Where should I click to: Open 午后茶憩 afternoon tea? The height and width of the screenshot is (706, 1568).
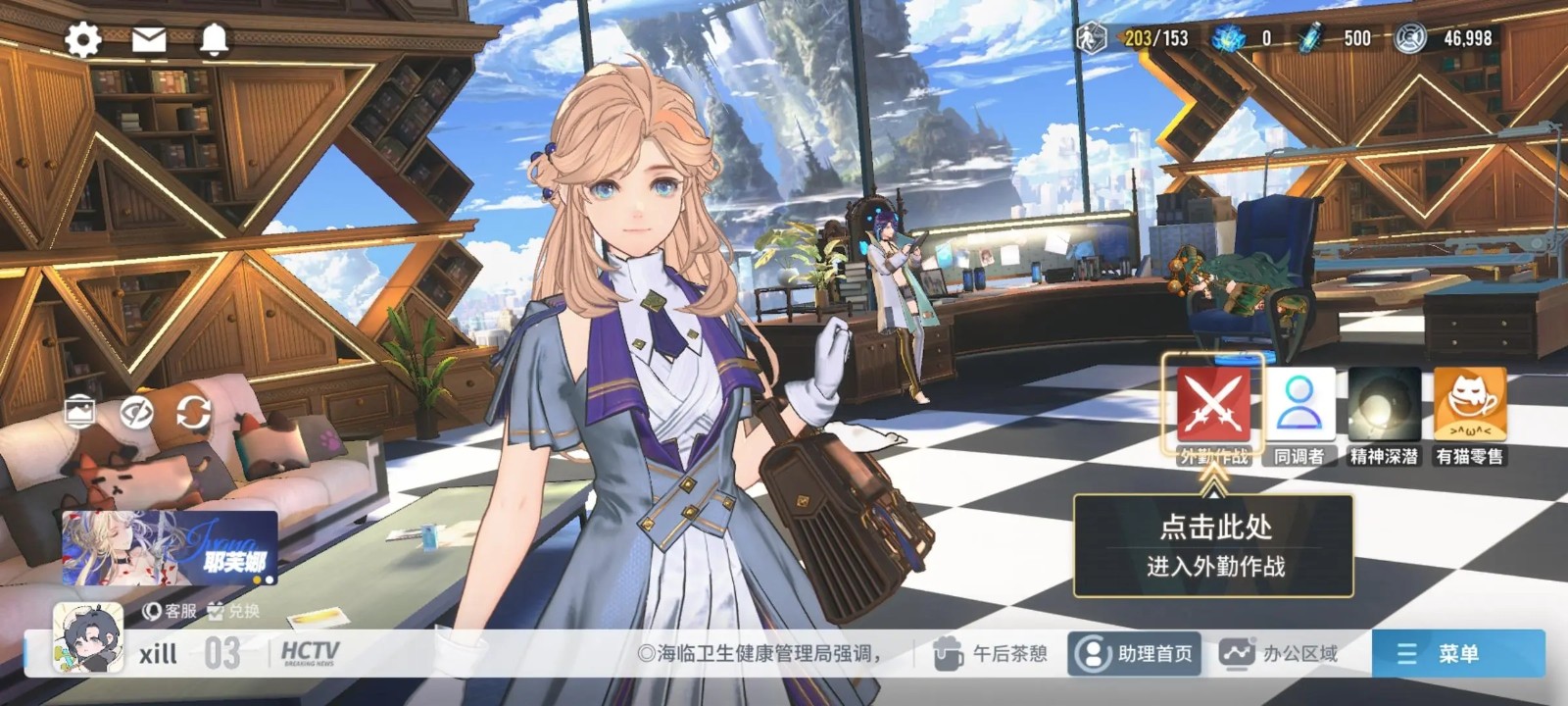tap(990, 654)
